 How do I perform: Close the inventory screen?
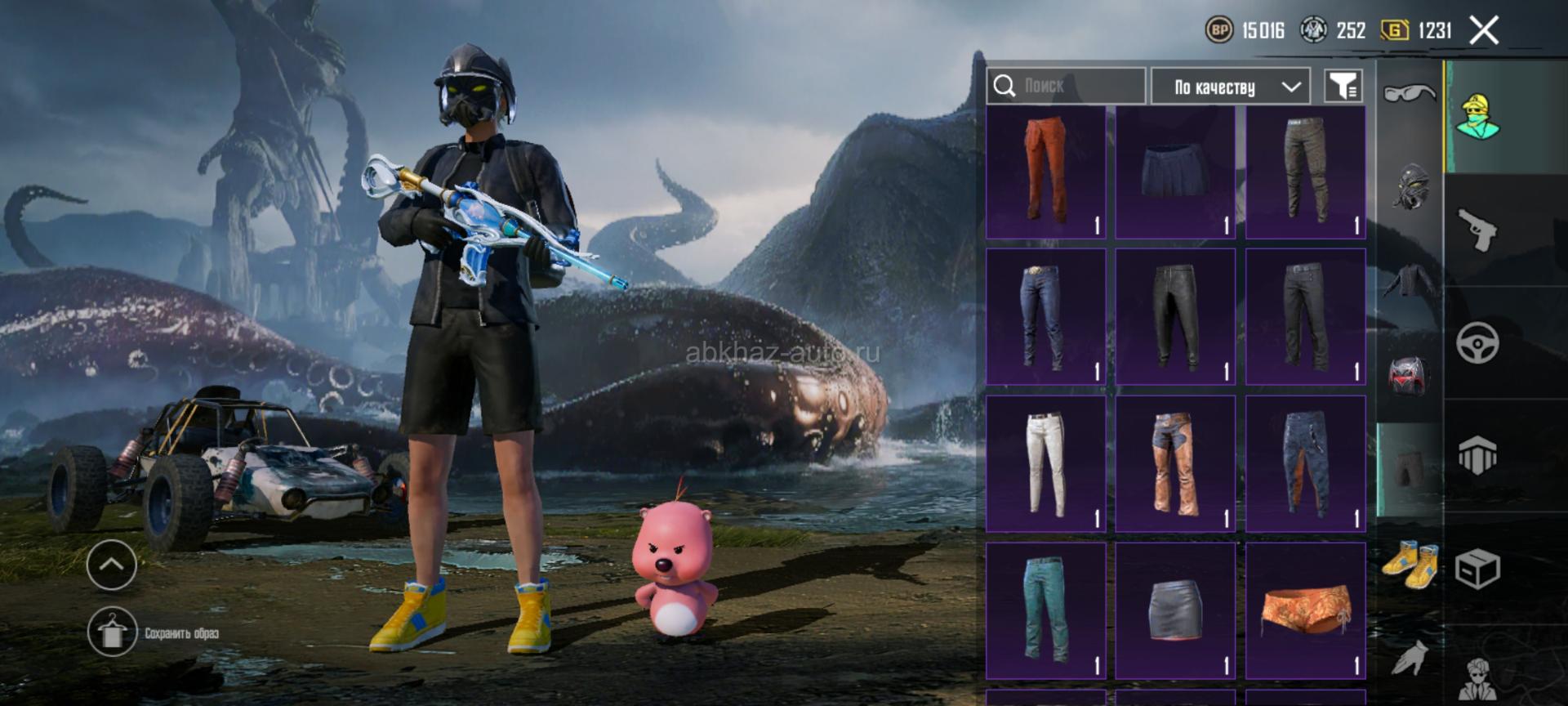(1484, 31)
